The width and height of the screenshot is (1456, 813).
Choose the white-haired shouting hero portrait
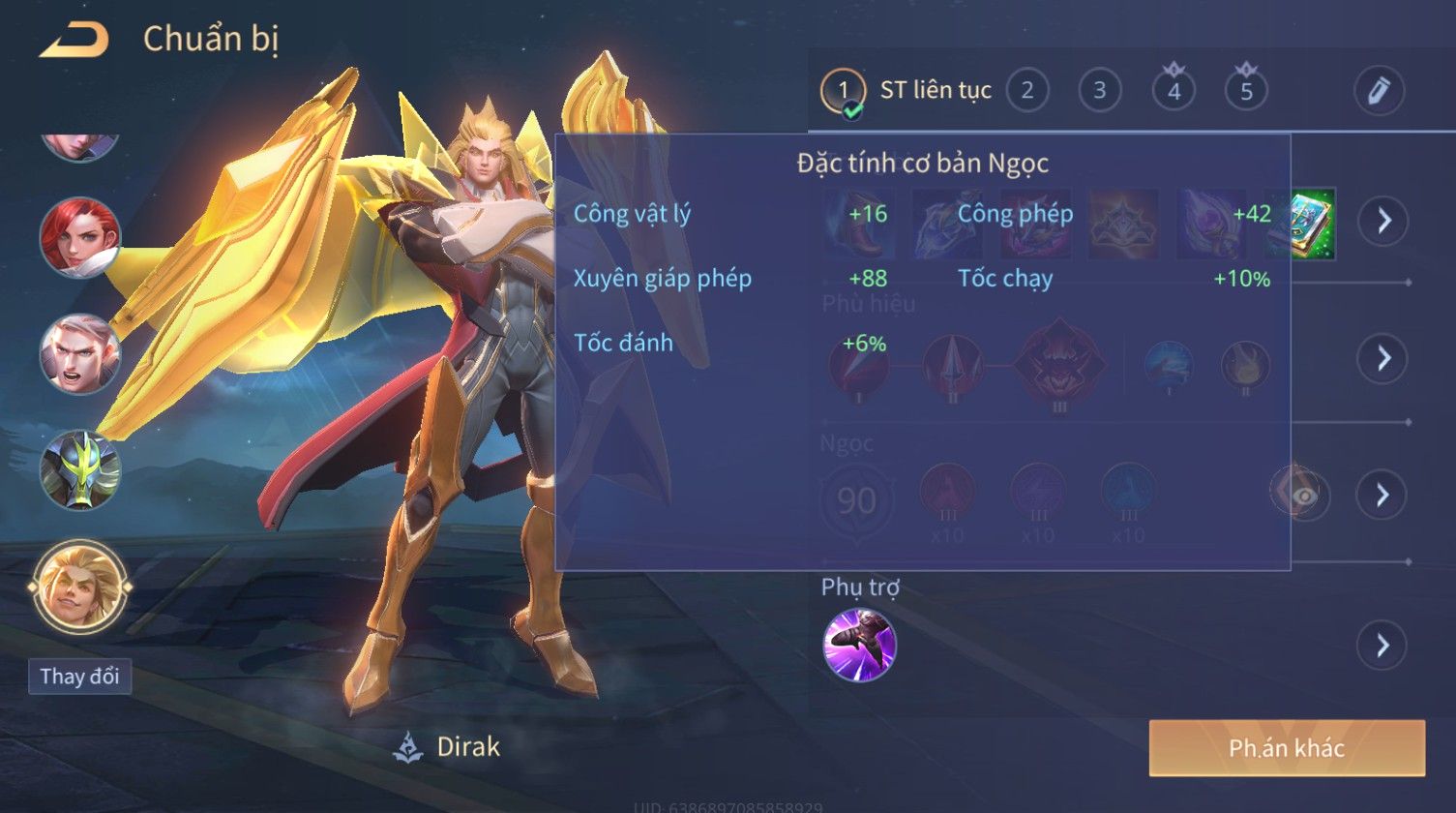click(x=80, y=354)
